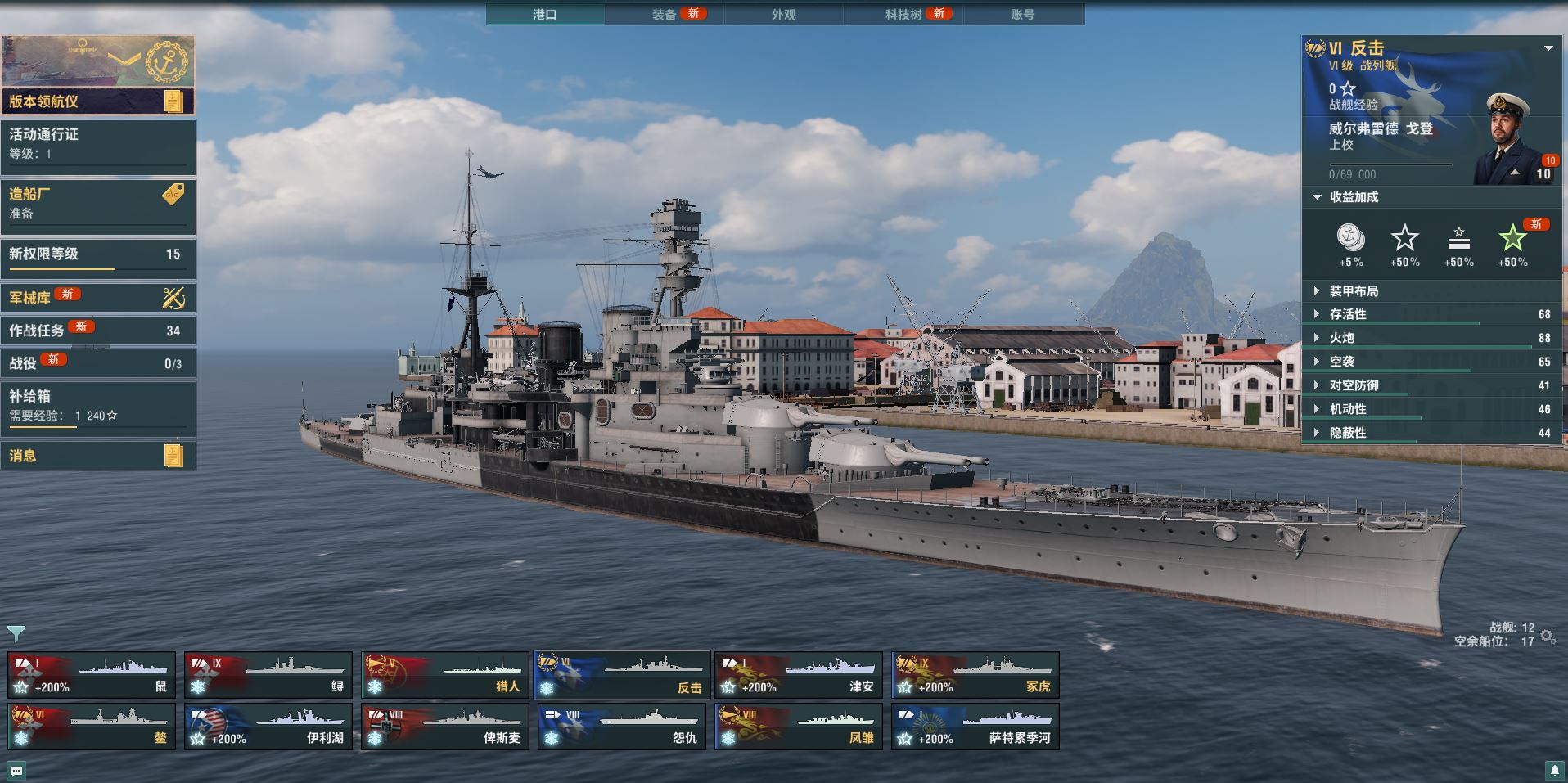1568x783 pixels.
Task: Open the 活动通行证 panel
Action: pyautogui.click(x=98, y=144)
